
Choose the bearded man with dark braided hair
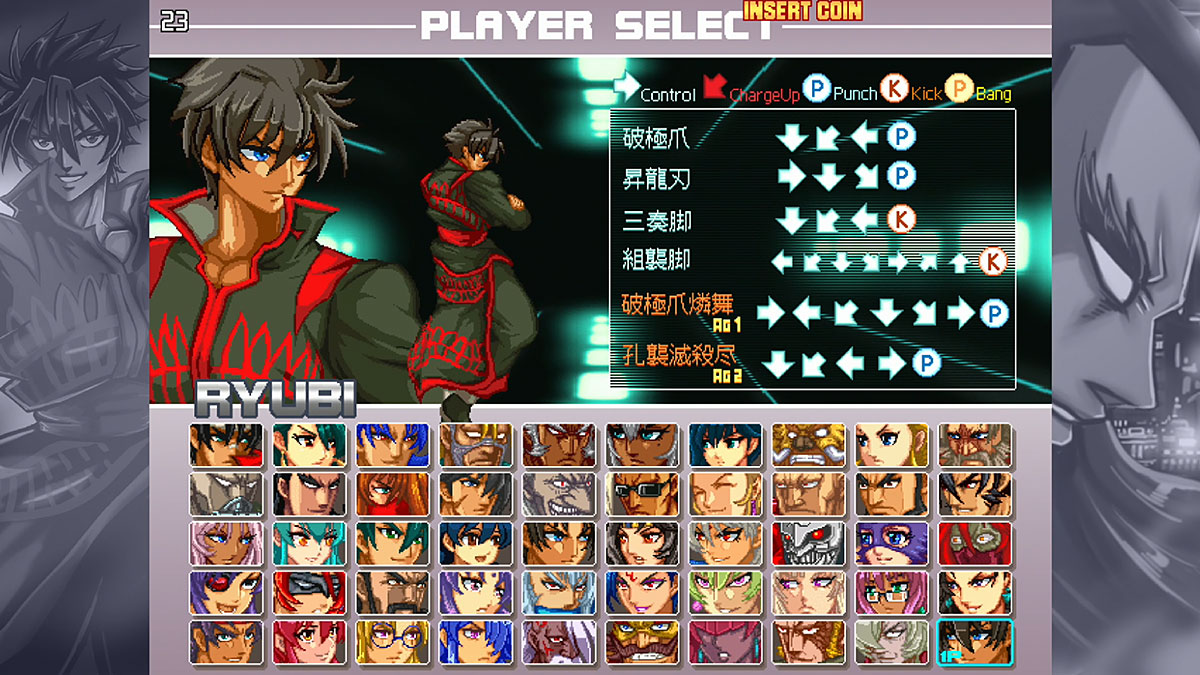392,592
